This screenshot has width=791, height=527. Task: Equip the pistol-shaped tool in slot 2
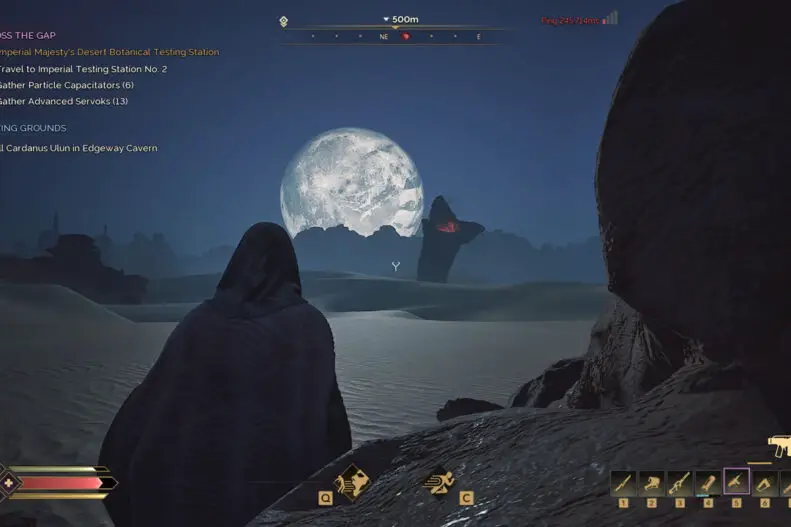point(651,484)
